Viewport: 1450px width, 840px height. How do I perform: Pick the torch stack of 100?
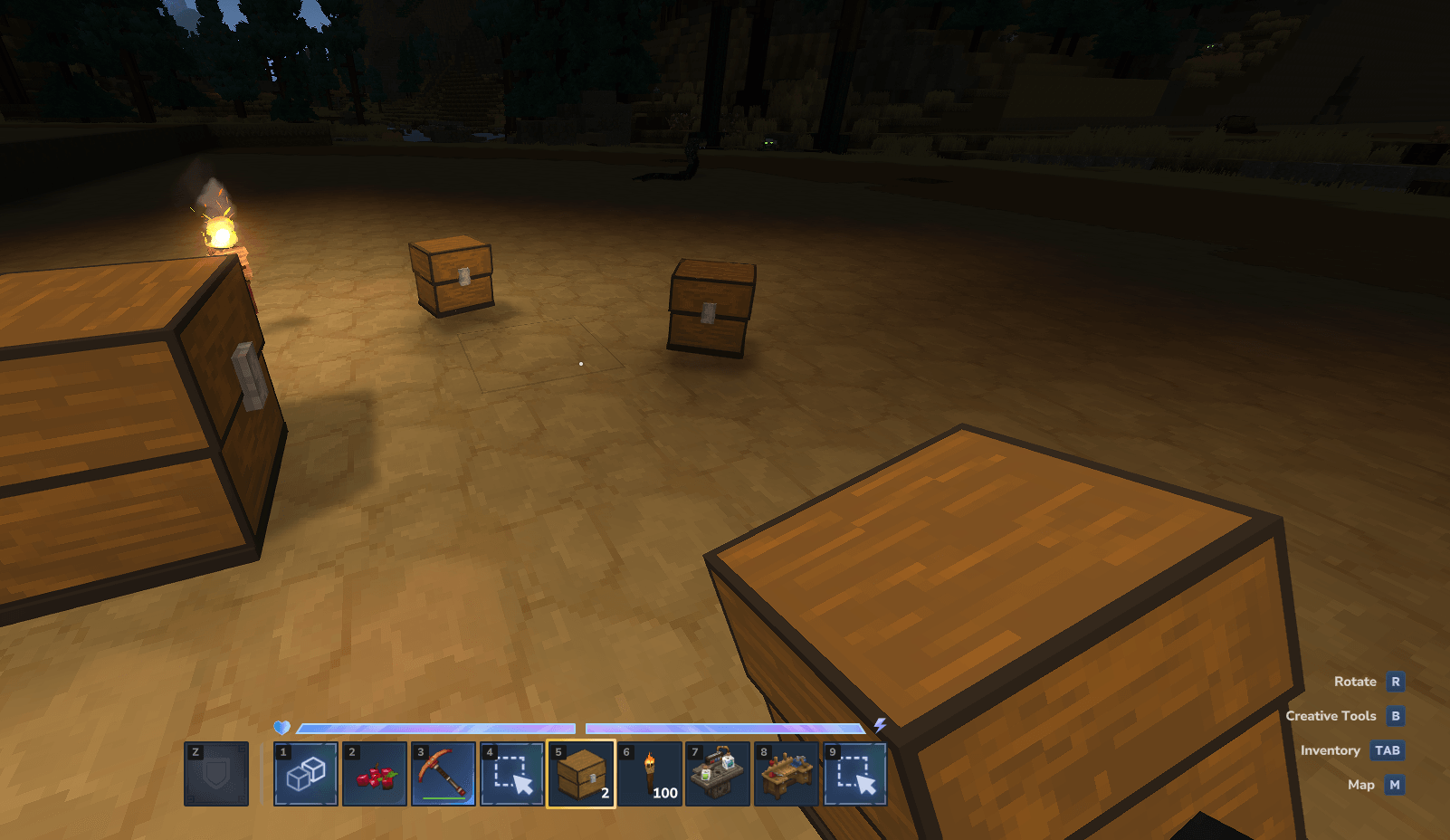650,774
